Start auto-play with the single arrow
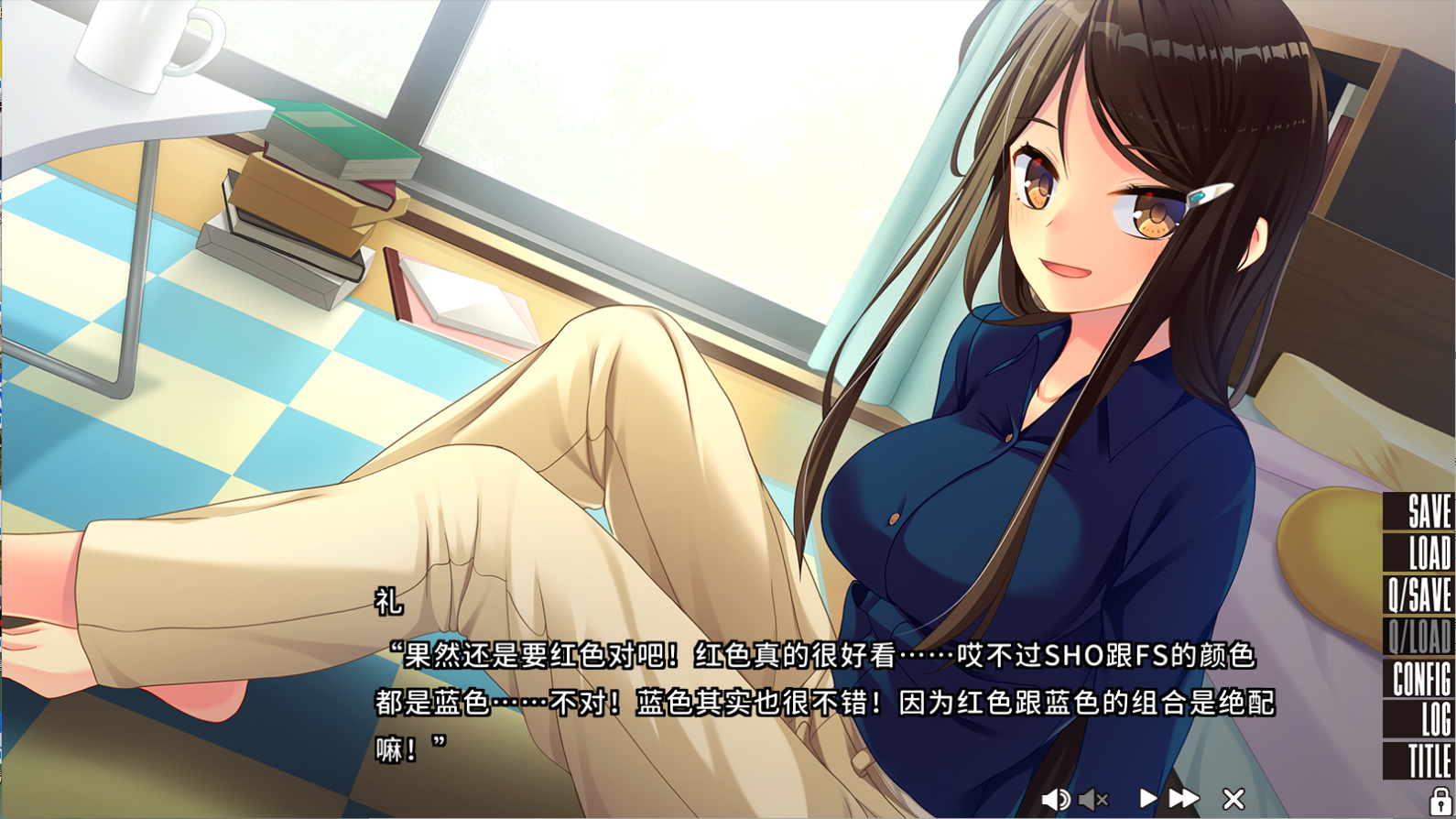The image size is (1456, 819). point(1147,799)
